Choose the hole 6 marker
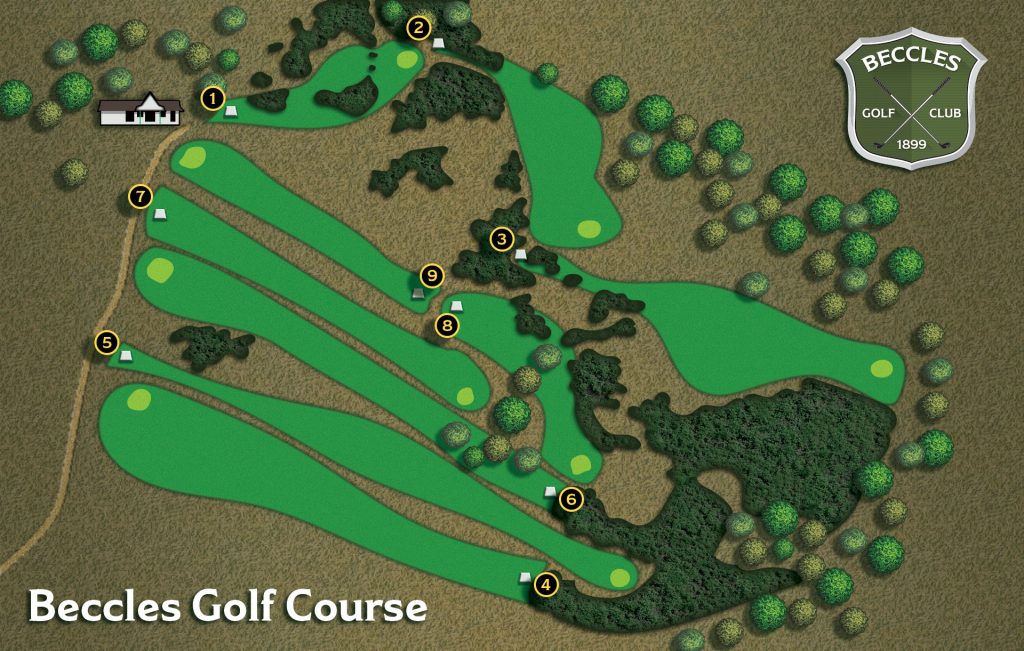The image size is (1024, 651). pos(571,498)
